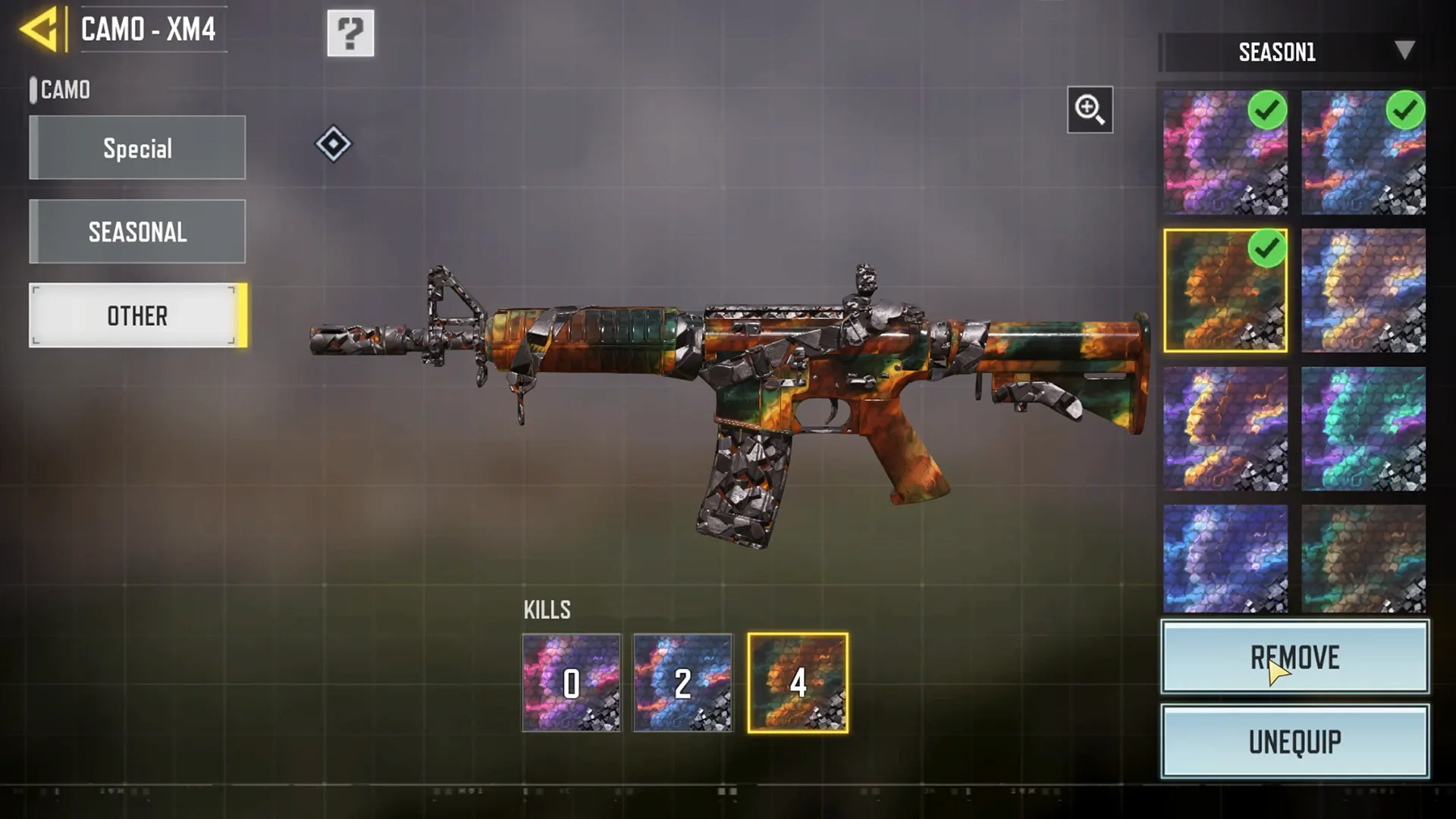Zoom in with the magnifier button
The image size is (1456, 819).
click(1090, 110)
